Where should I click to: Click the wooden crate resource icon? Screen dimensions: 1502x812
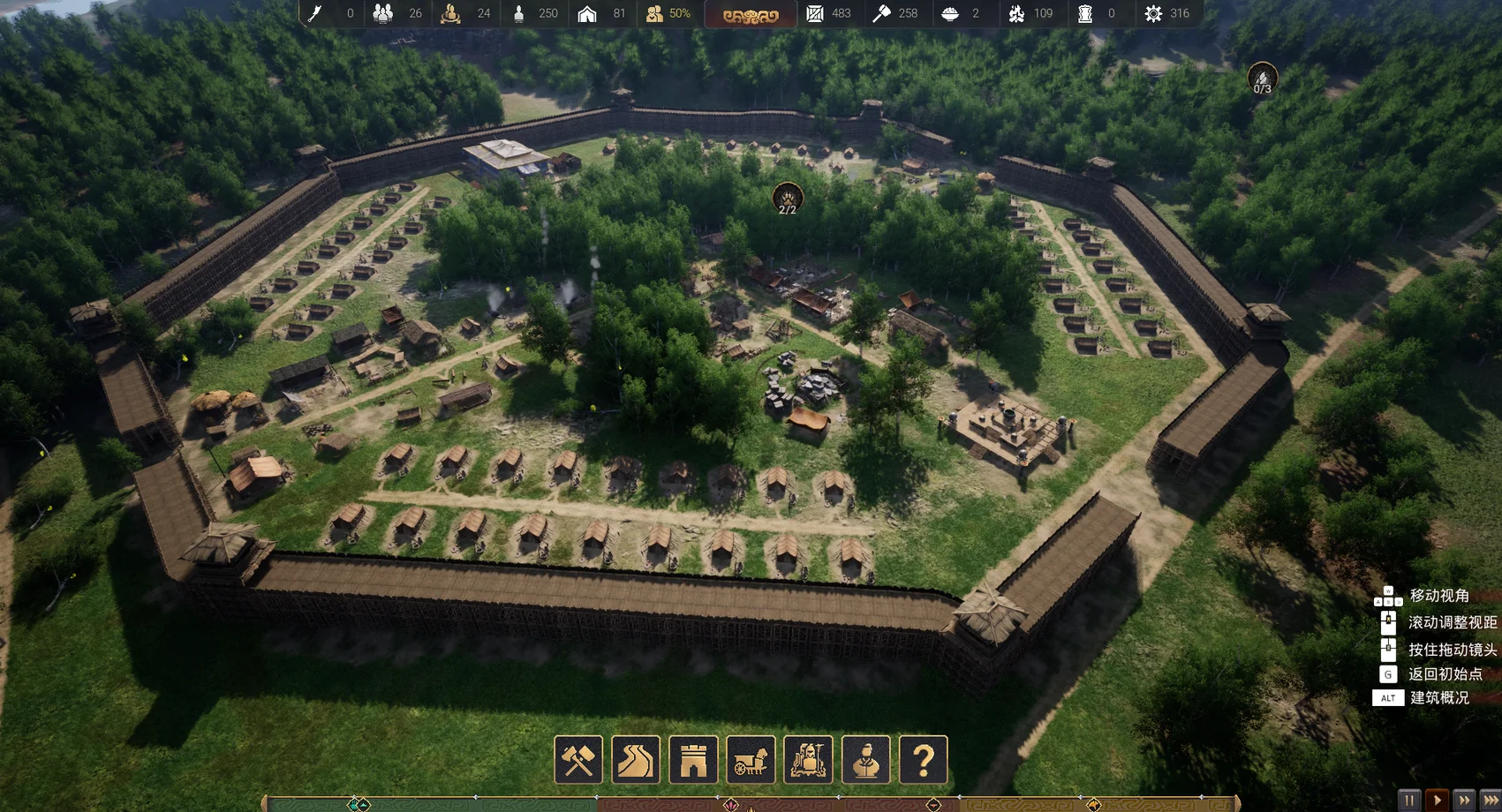[x=815, y=13]
